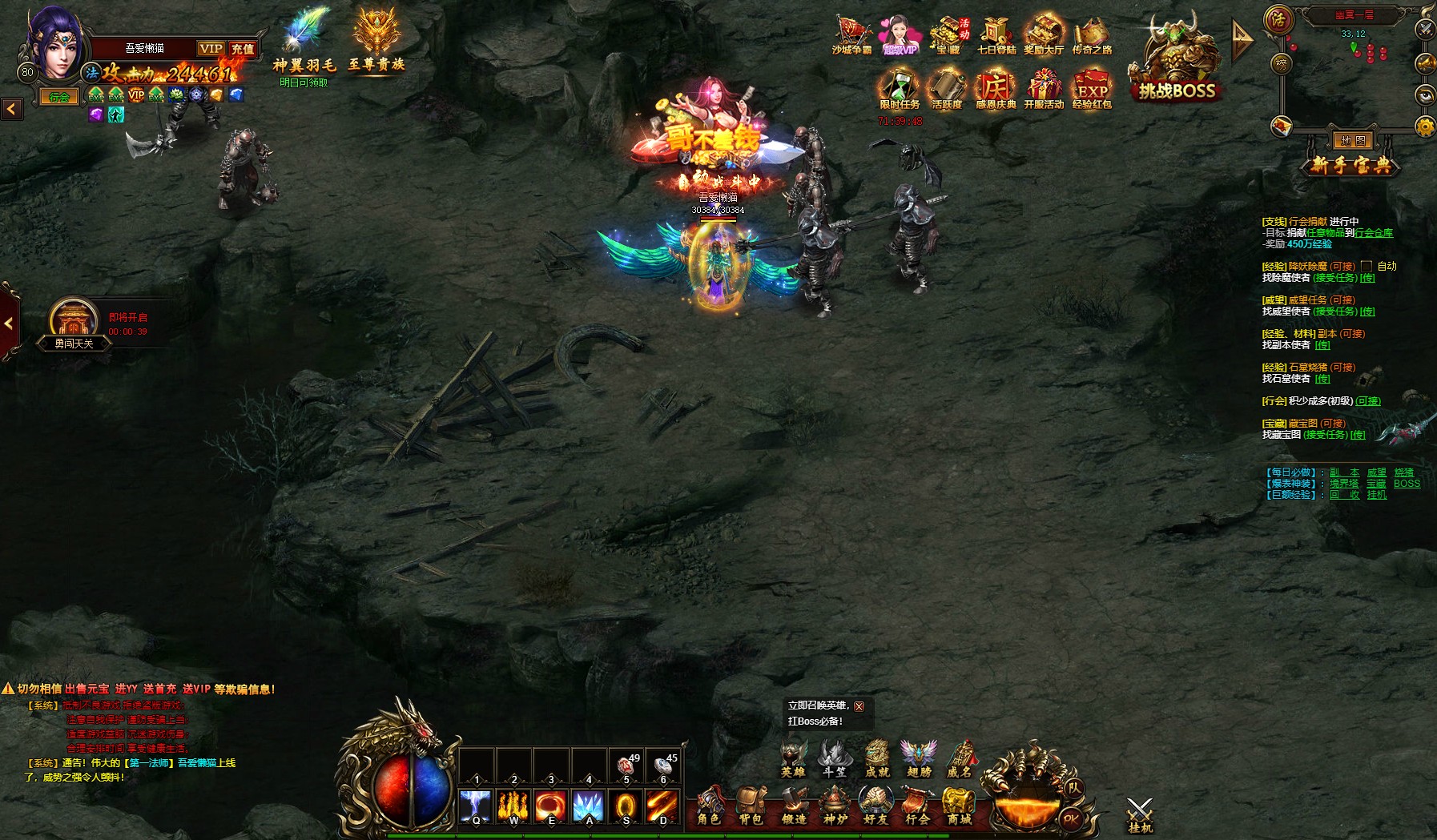Cast the ice crystal skill on A
This screenshot has height=840, width=1437.
pos(589,806)
